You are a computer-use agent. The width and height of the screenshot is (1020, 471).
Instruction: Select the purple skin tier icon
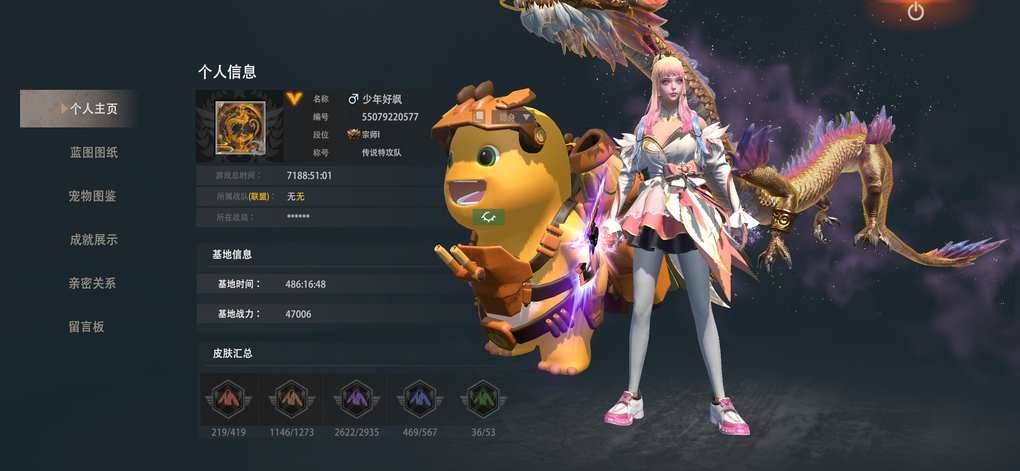(x=355, y=398)
